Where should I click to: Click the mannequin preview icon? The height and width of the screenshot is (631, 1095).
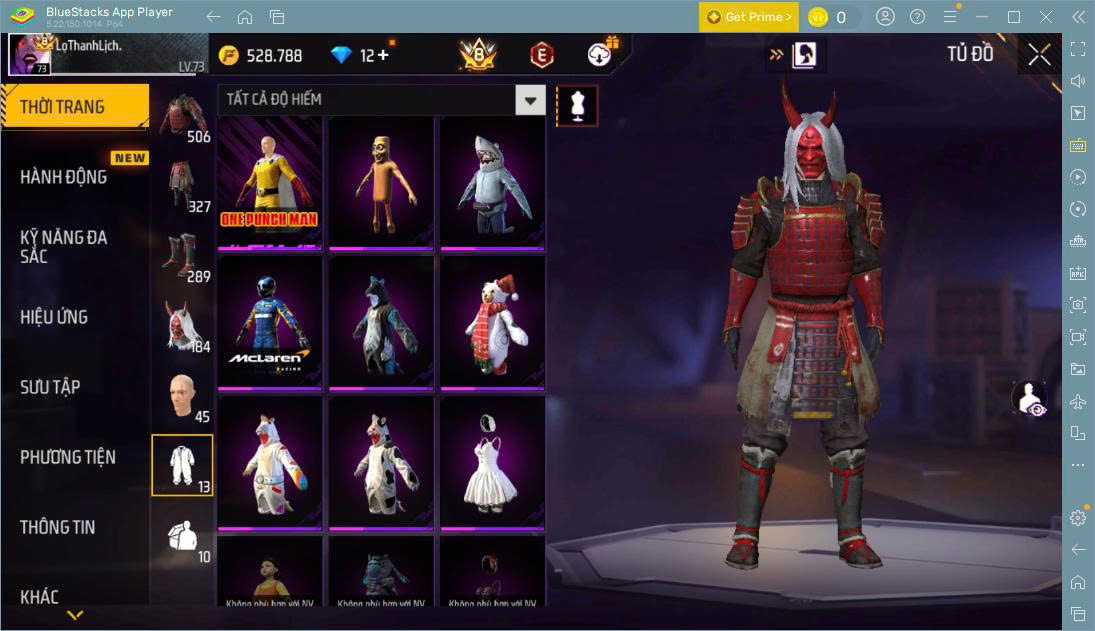pos(577,105)
